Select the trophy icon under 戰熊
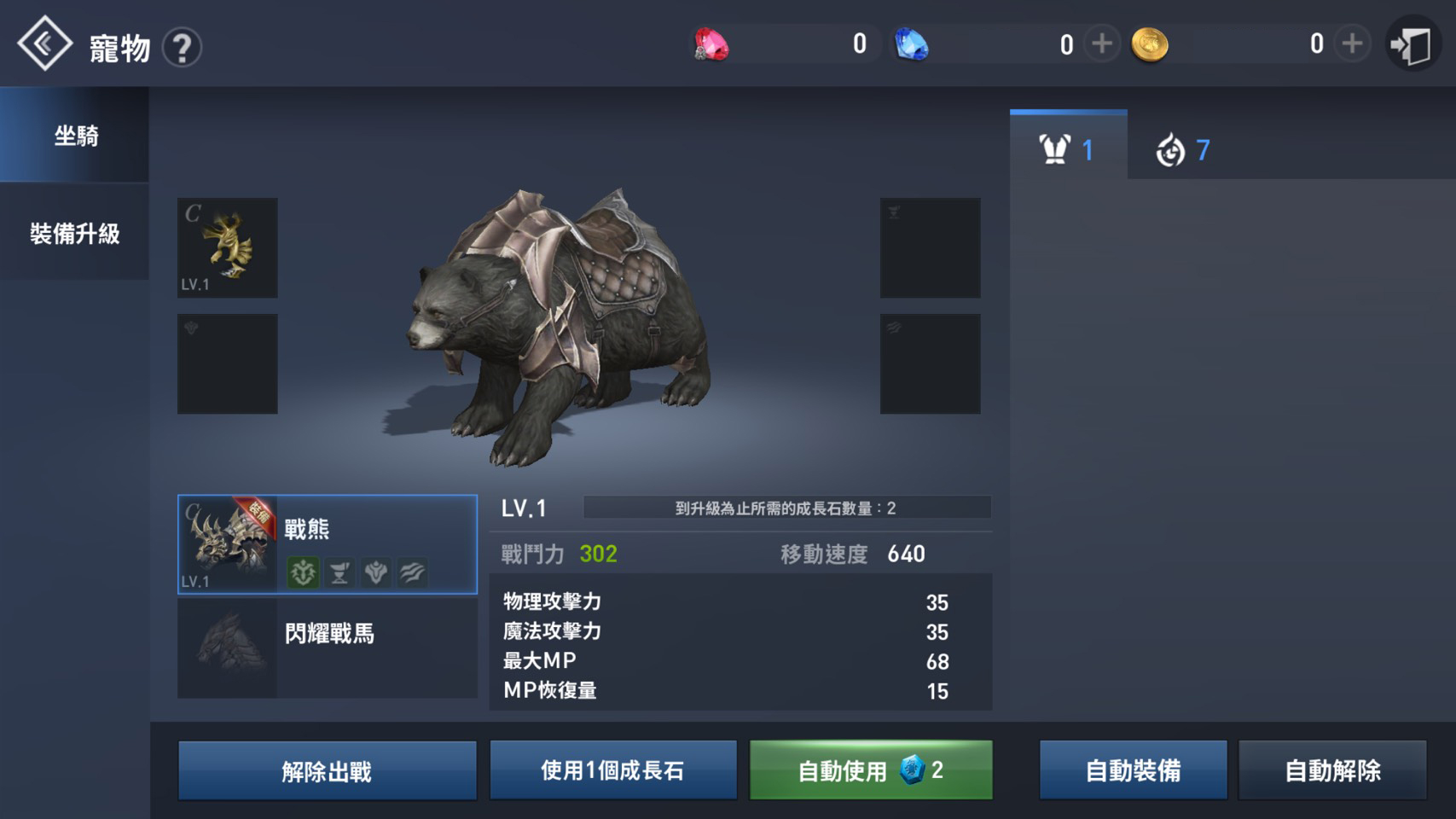This screenshot has width=1456, height=819. (x=338, y=572)
